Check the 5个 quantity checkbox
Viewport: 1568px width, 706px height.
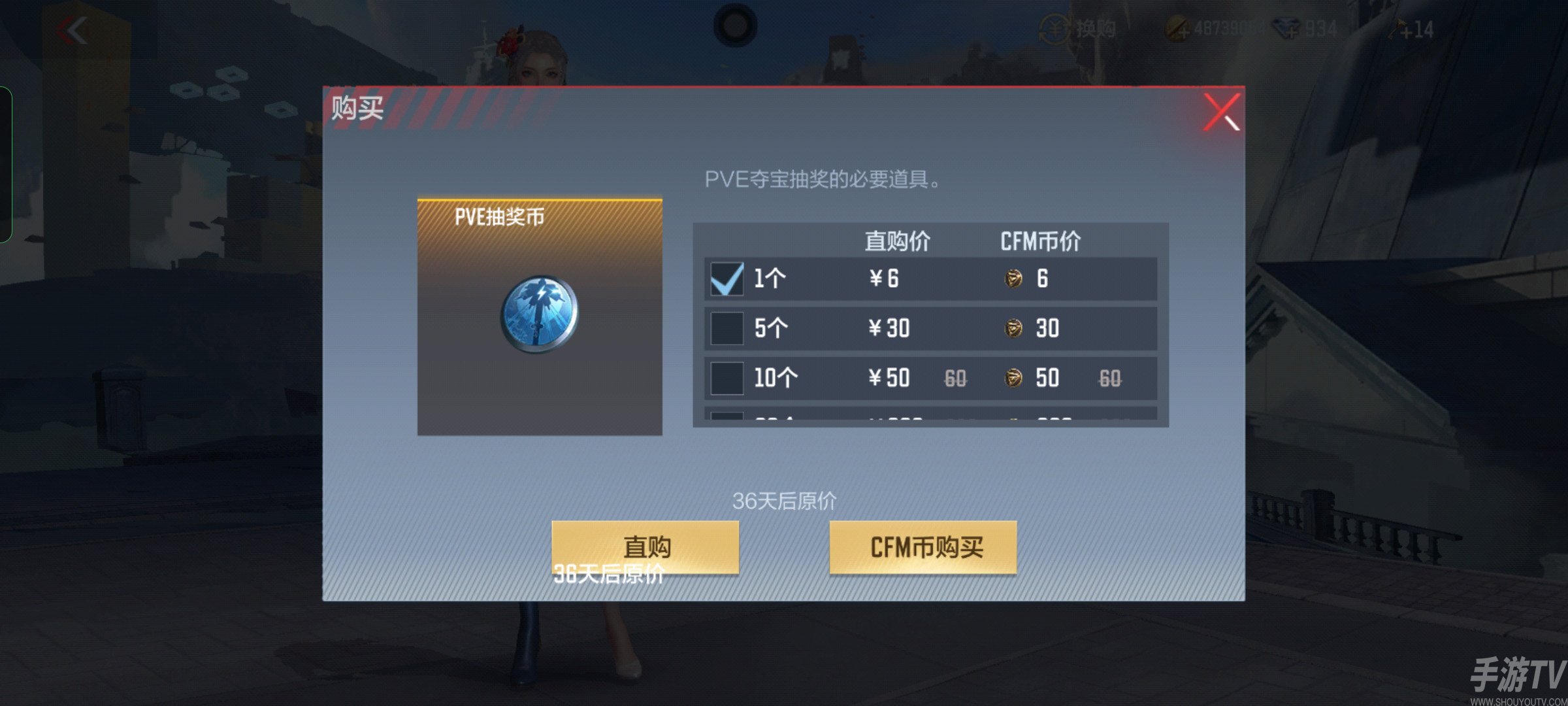click(727, 329)
